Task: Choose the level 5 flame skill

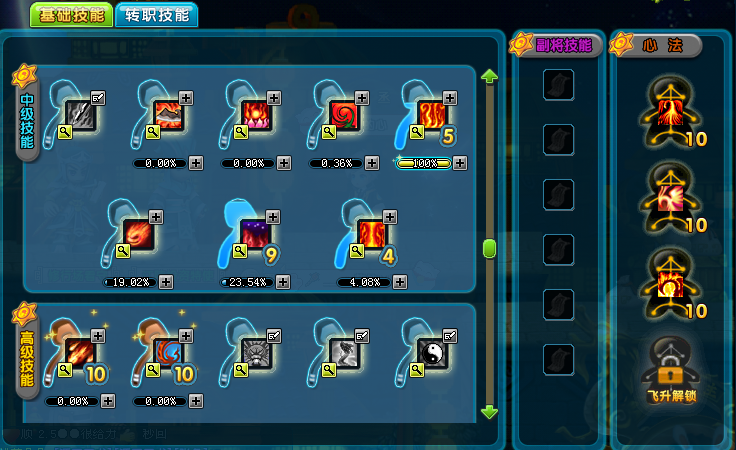Action: [x=431, y=113]
